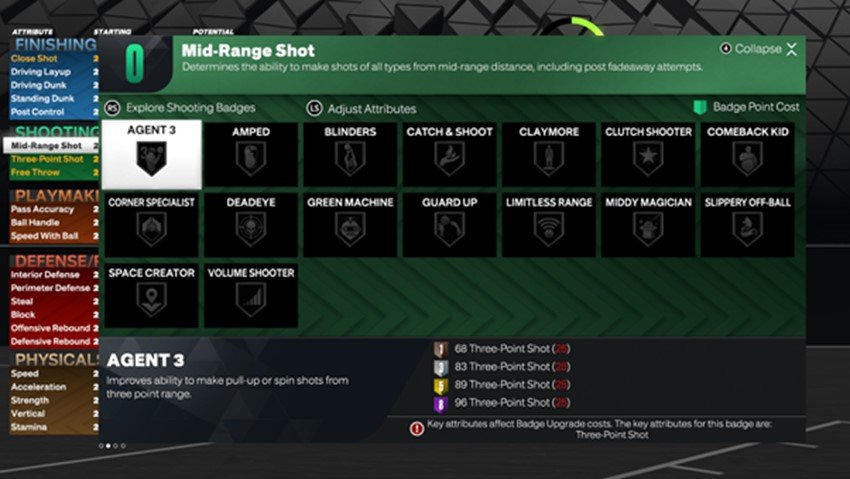Choose the Volume Shooter badge
The width and height of the screenshot is (850, 479).
[x=251, y=296]
